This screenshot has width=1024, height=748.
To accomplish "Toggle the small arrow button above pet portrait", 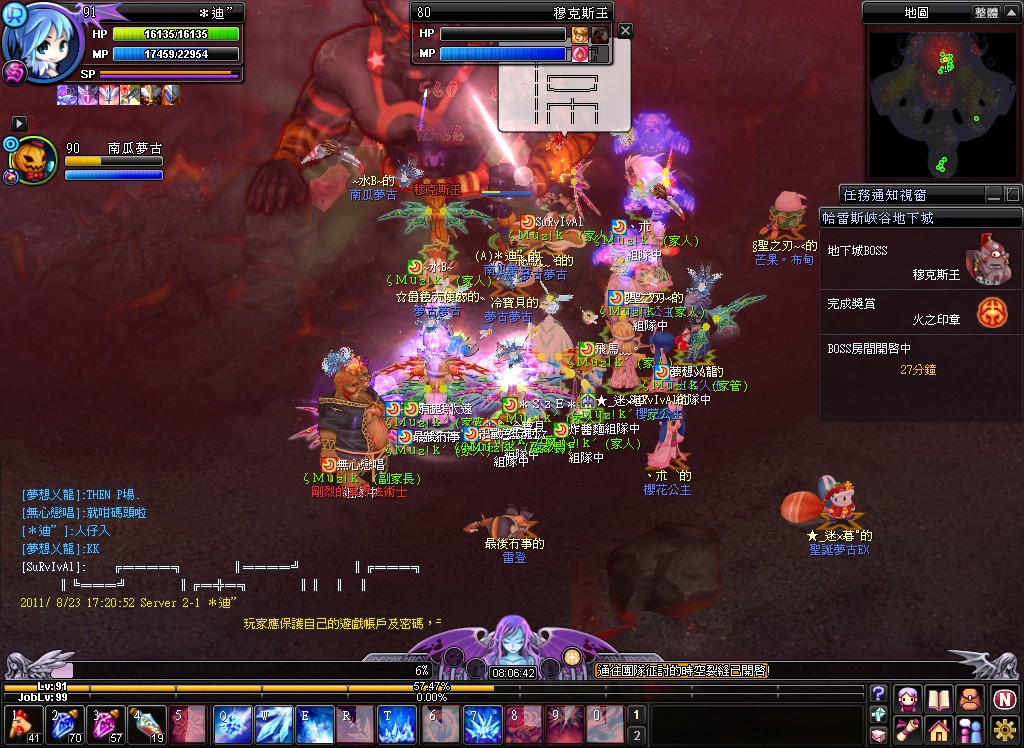I will [19, 123].
